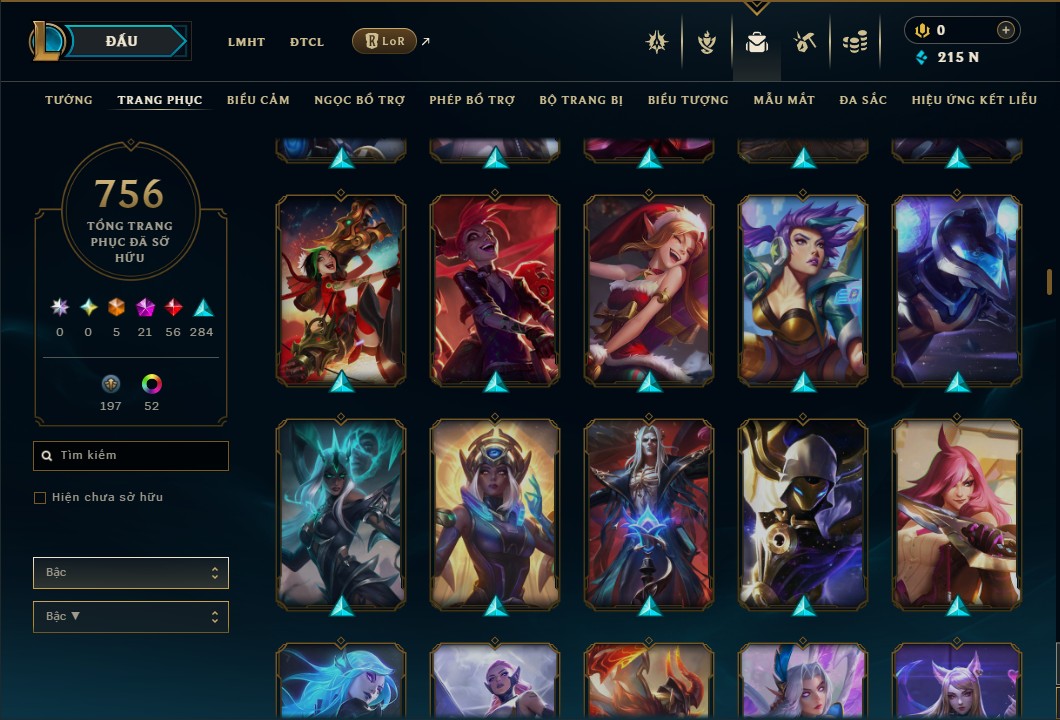The height and width of the screenshot is (720, 1060).
Task: Switch to the MẪU MẮT wards tab
Action: [x=784, y=100]
